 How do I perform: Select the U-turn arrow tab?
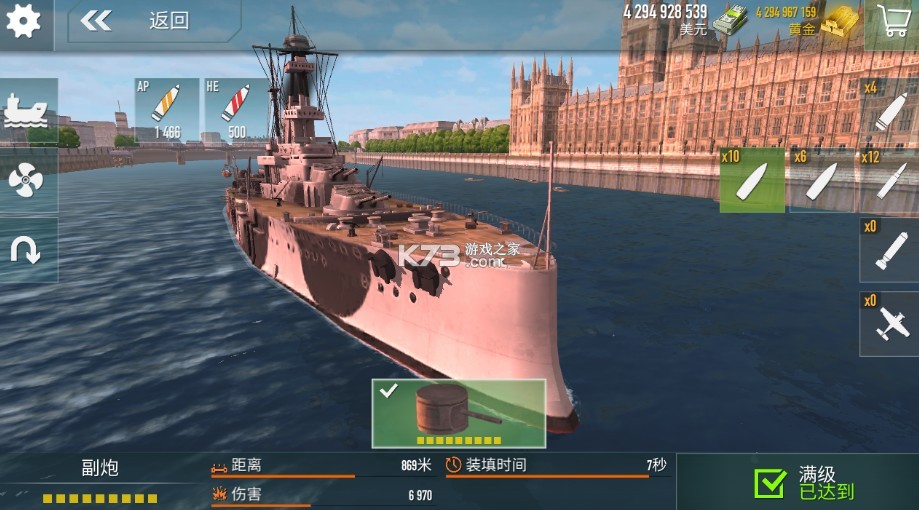click(27, 250)
